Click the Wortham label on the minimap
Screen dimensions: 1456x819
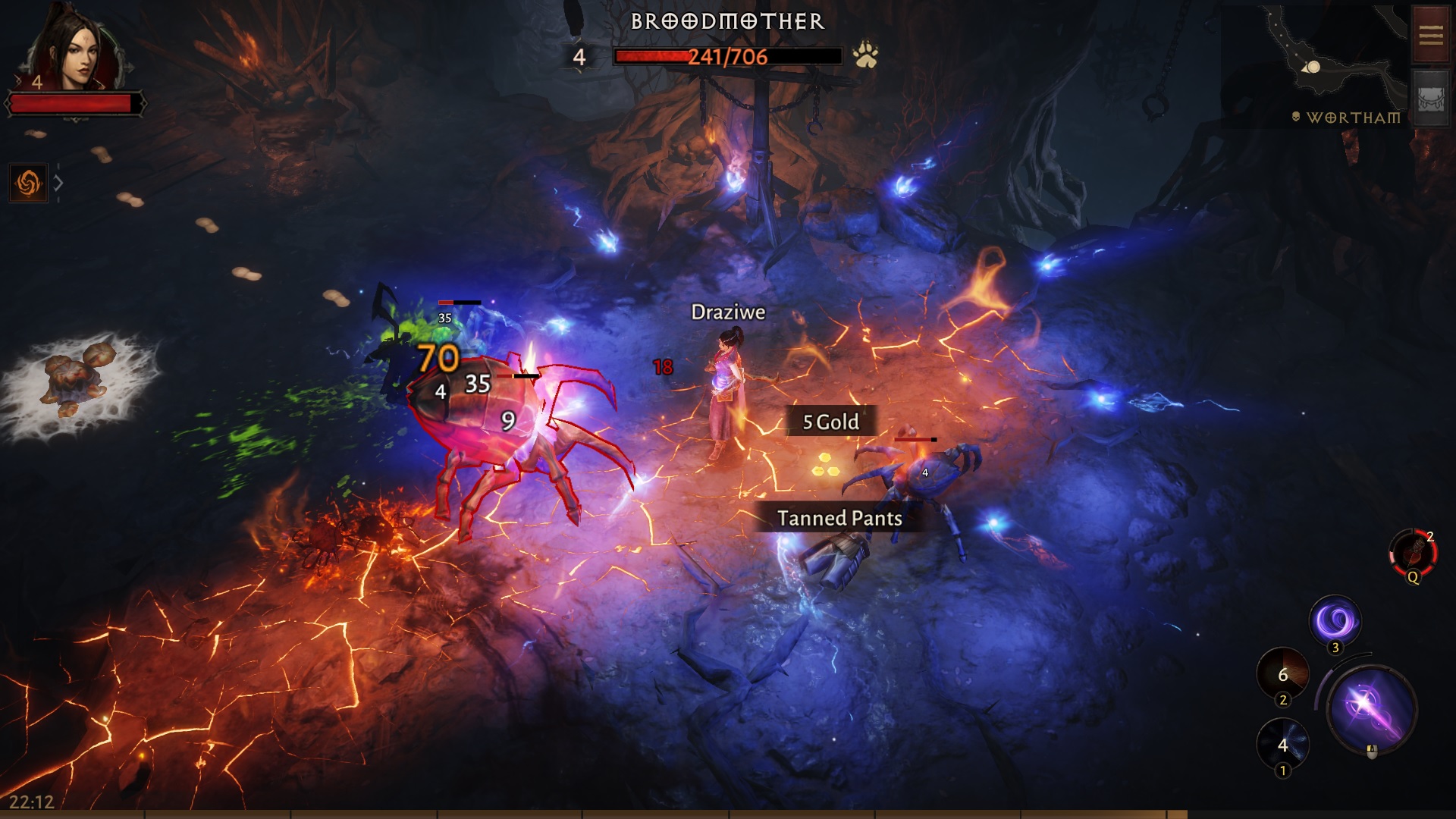(1354, 117)
